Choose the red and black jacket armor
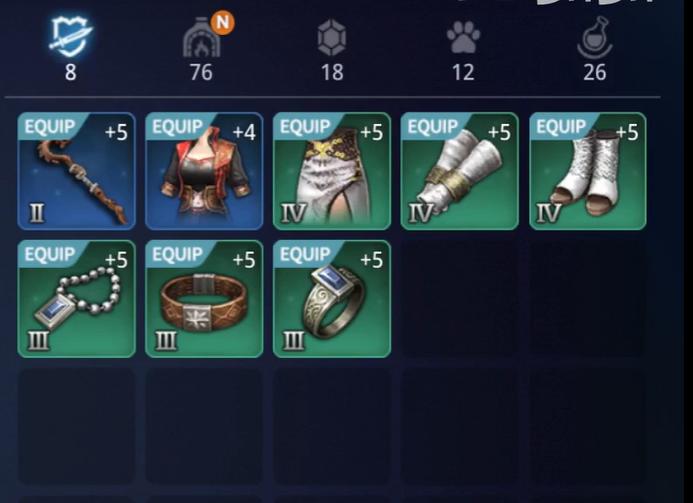Screen dimensions: 693x503 coord(204,171)
